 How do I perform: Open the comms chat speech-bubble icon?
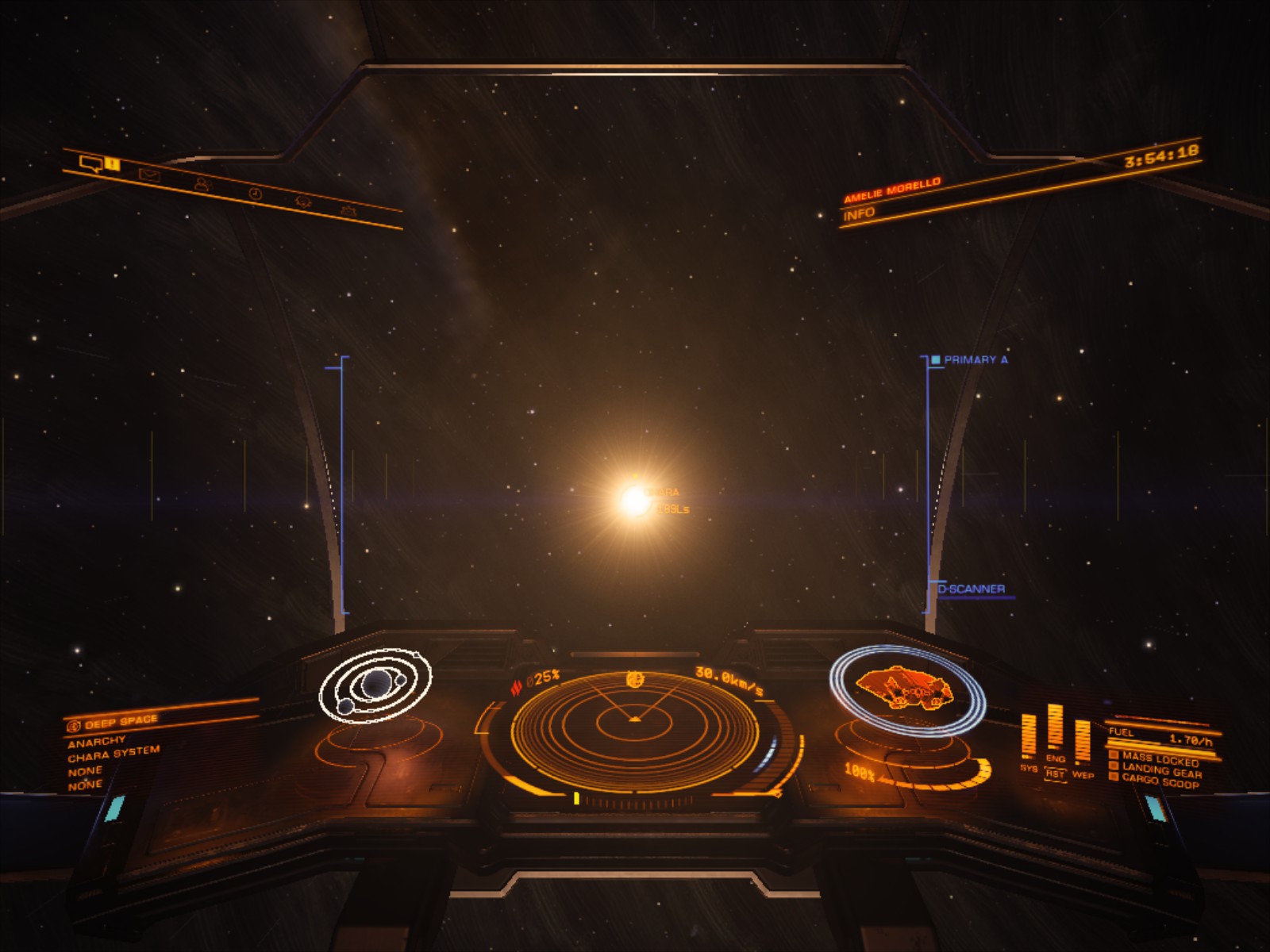click(x=92, y=164)
